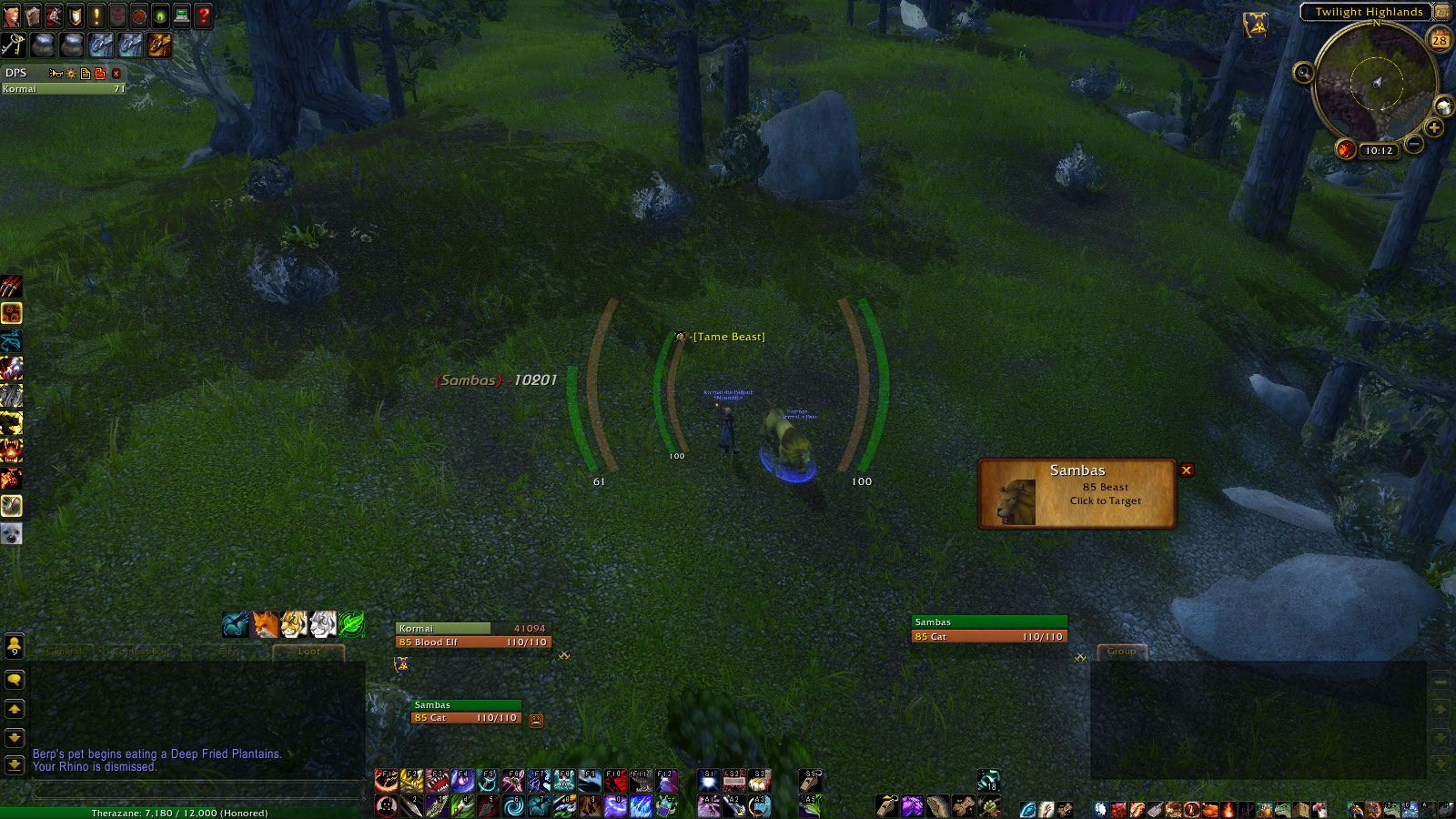Switch to the Loot chat tab
The height and width of the screenshot is (819, 1456).
tap(309, 651)
